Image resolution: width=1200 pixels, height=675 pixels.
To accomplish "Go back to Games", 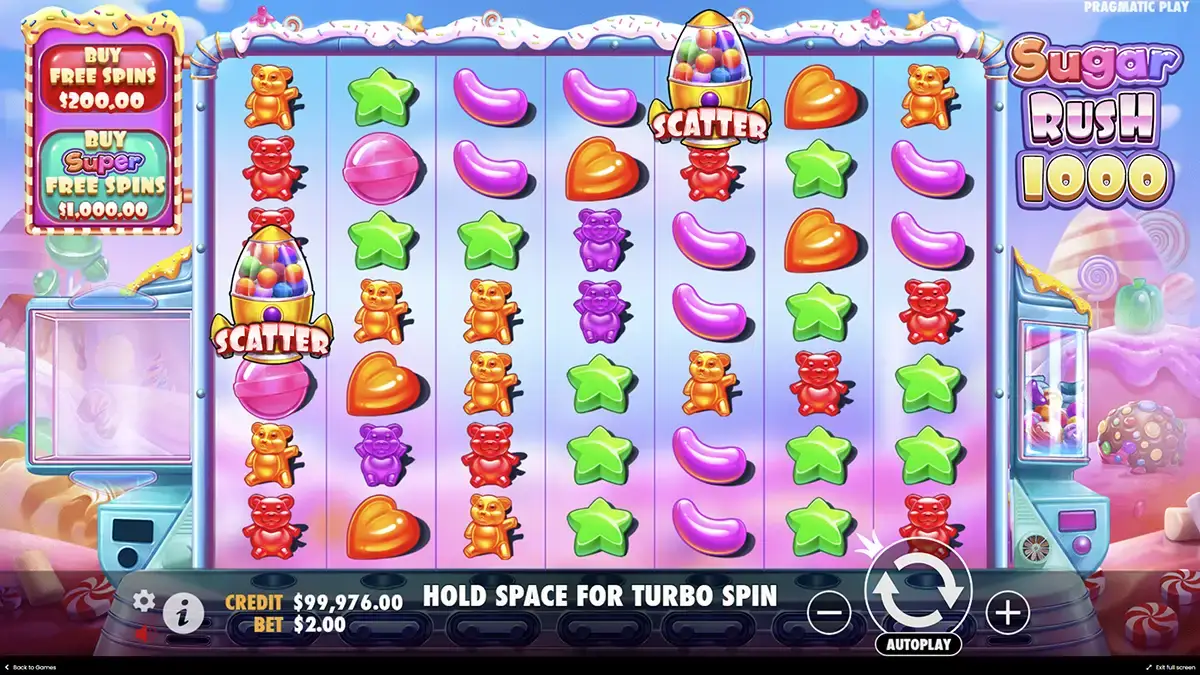I will point(30,667).
